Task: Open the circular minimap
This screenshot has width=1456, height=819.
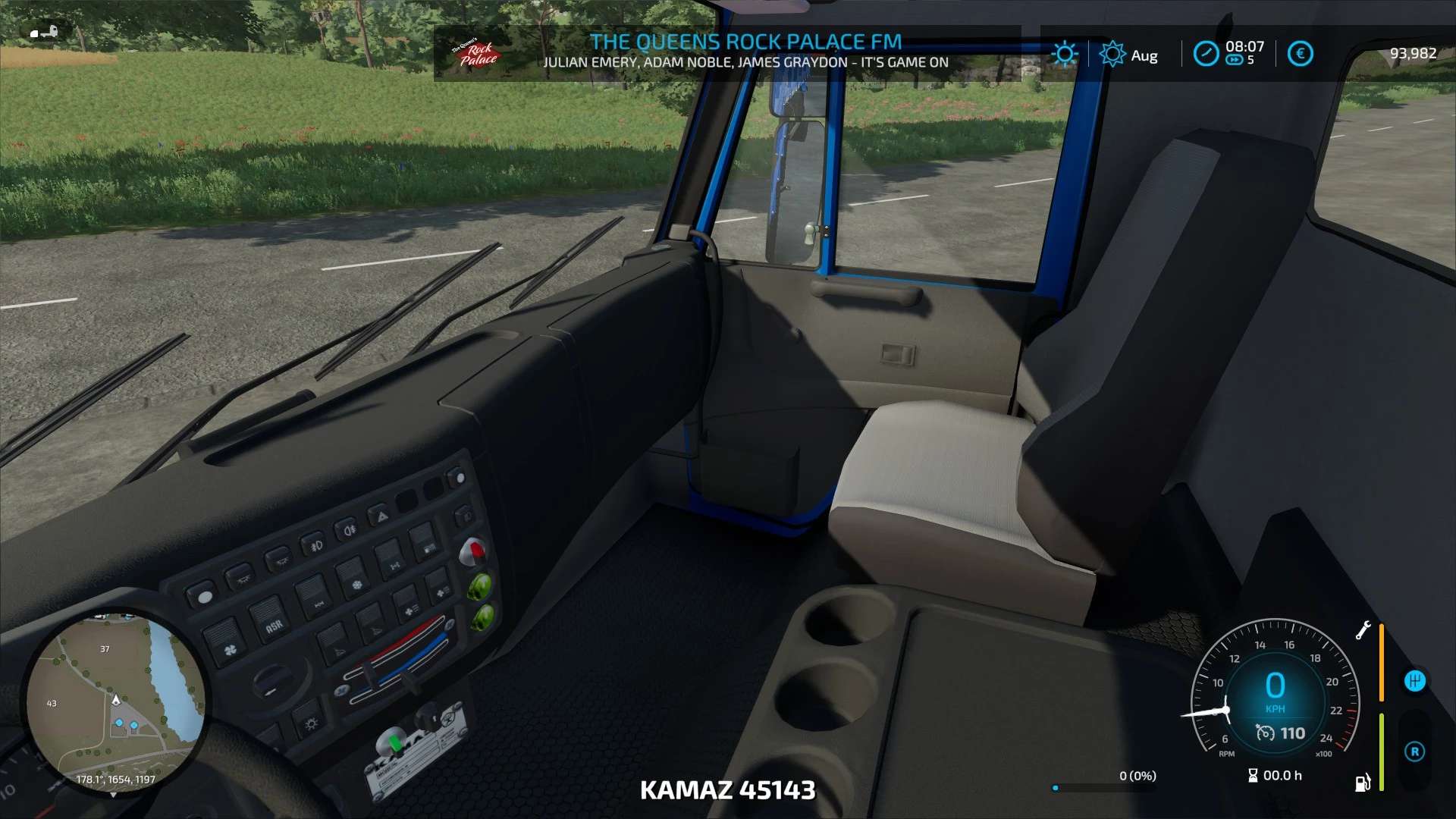Action: 115,702
